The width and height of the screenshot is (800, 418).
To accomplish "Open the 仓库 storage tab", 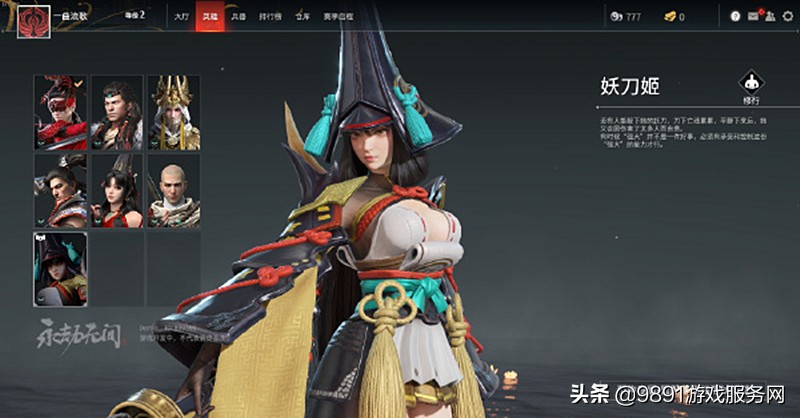I will (301, 17).
